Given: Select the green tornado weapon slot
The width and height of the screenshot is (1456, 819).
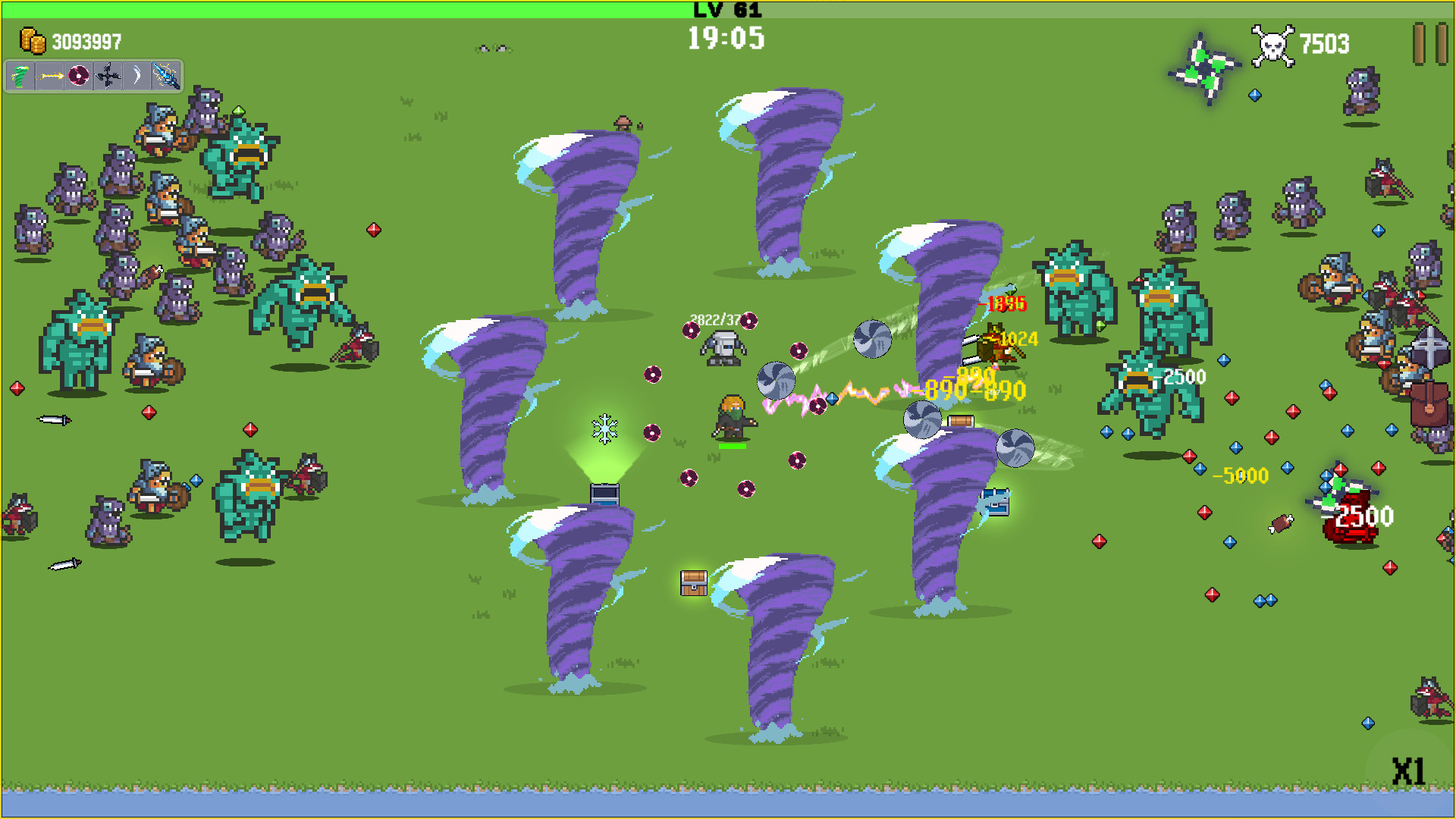Looking at the screenshot, I should coord(20,76).
